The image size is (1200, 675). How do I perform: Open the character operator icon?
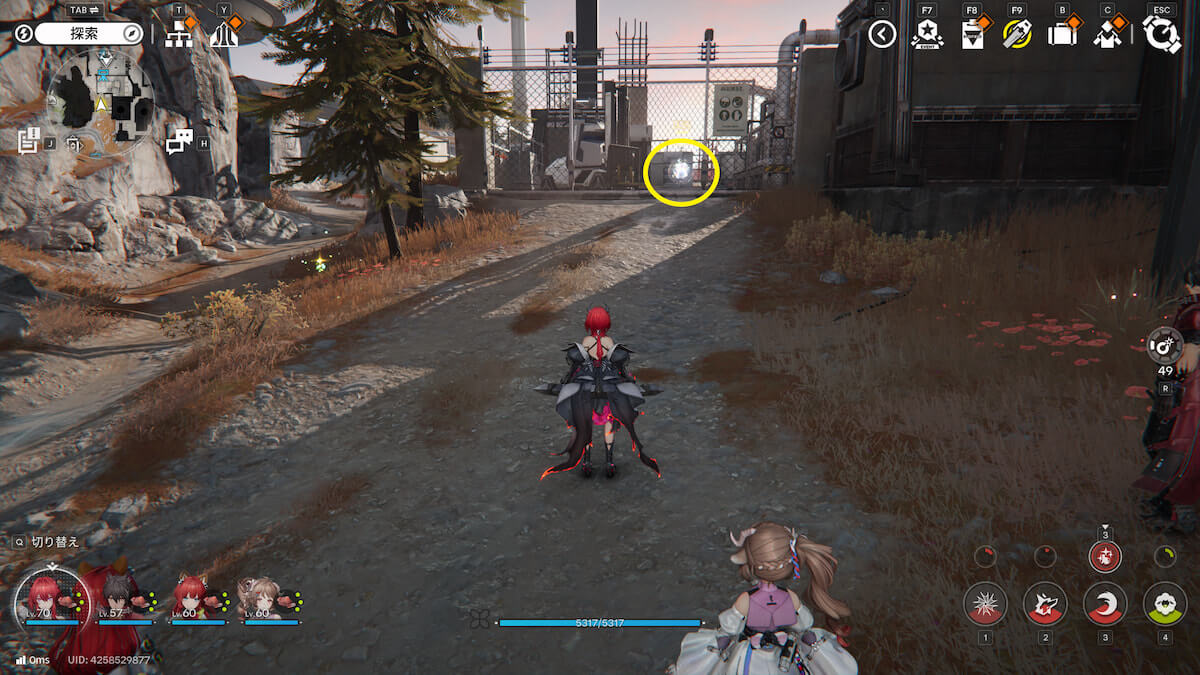point(1107,35)
